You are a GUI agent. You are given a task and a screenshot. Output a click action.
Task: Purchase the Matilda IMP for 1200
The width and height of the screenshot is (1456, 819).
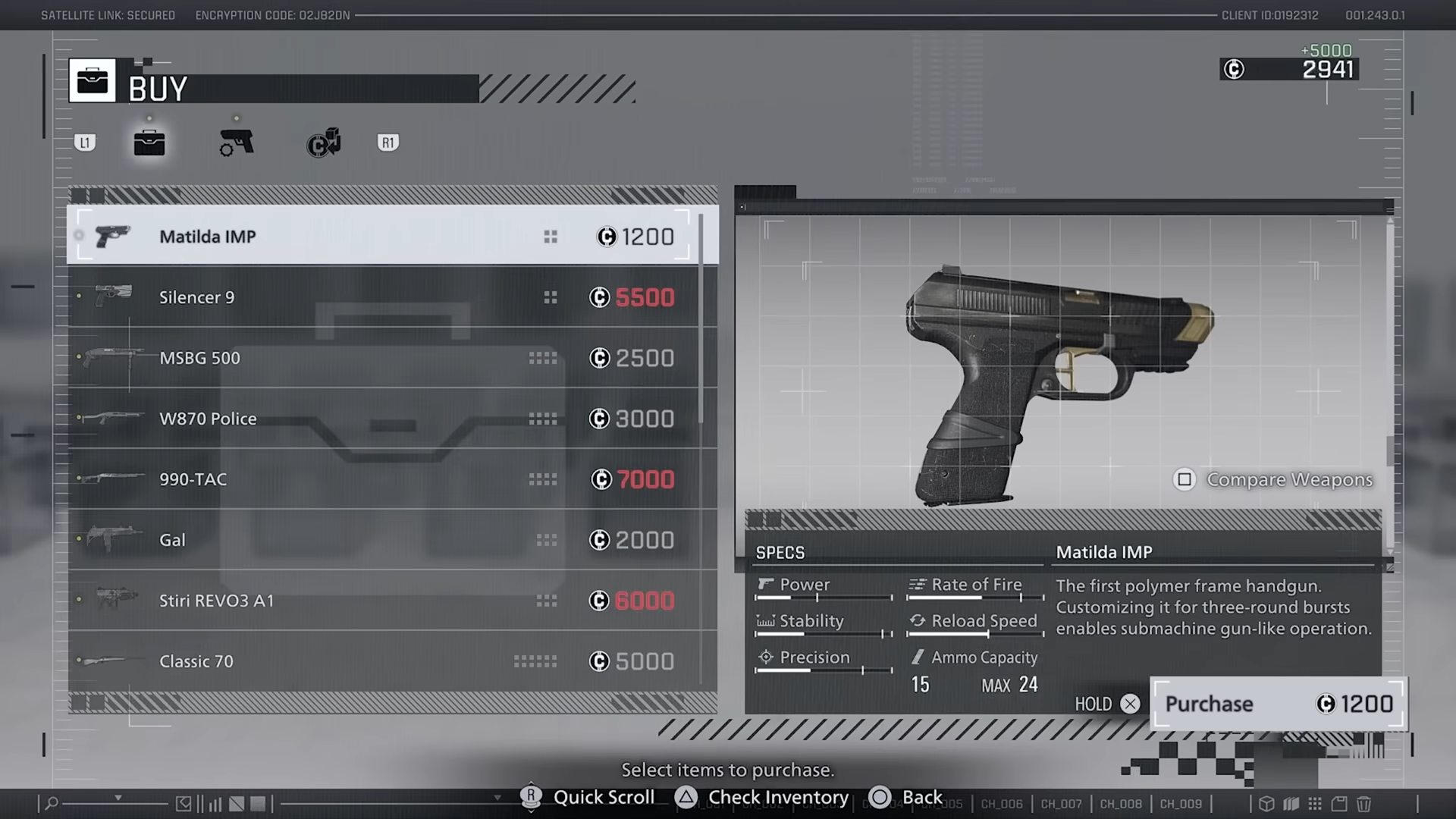click(1279, 704)
